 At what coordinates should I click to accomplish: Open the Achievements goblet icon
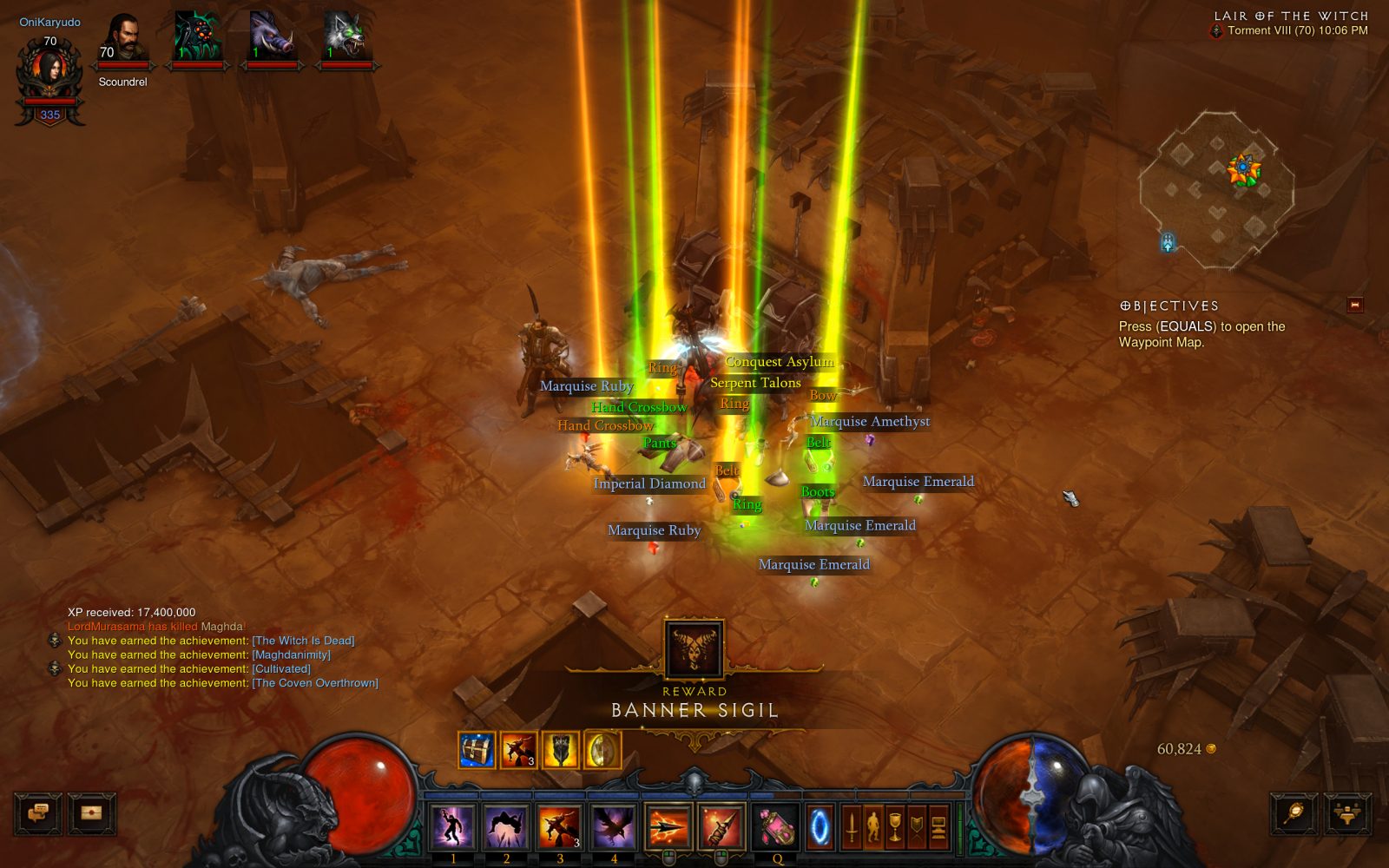pyautogui.click(x=895, y=827)
